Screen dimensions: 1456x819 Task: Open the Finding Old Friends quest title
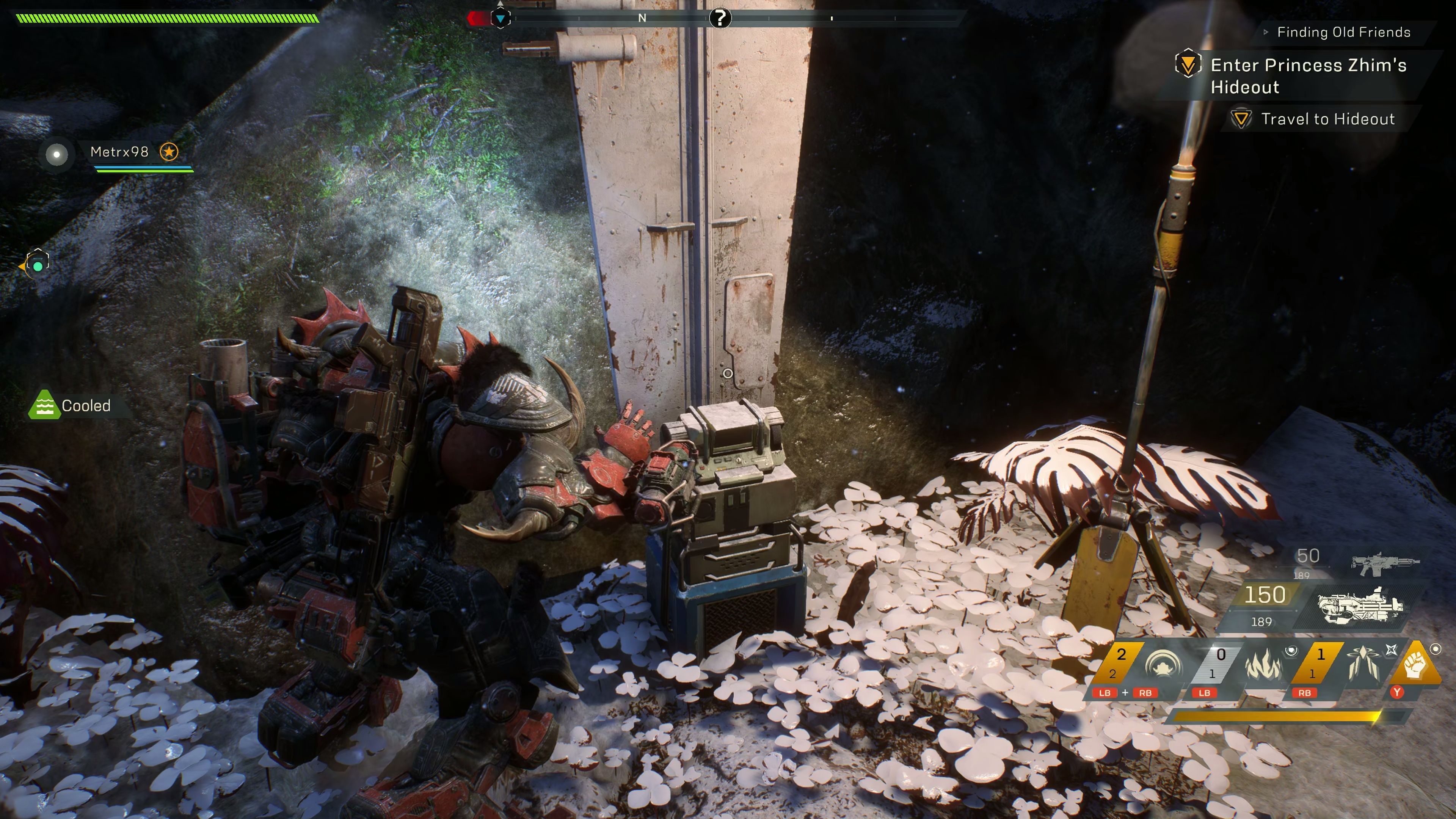pos(1343,32)
